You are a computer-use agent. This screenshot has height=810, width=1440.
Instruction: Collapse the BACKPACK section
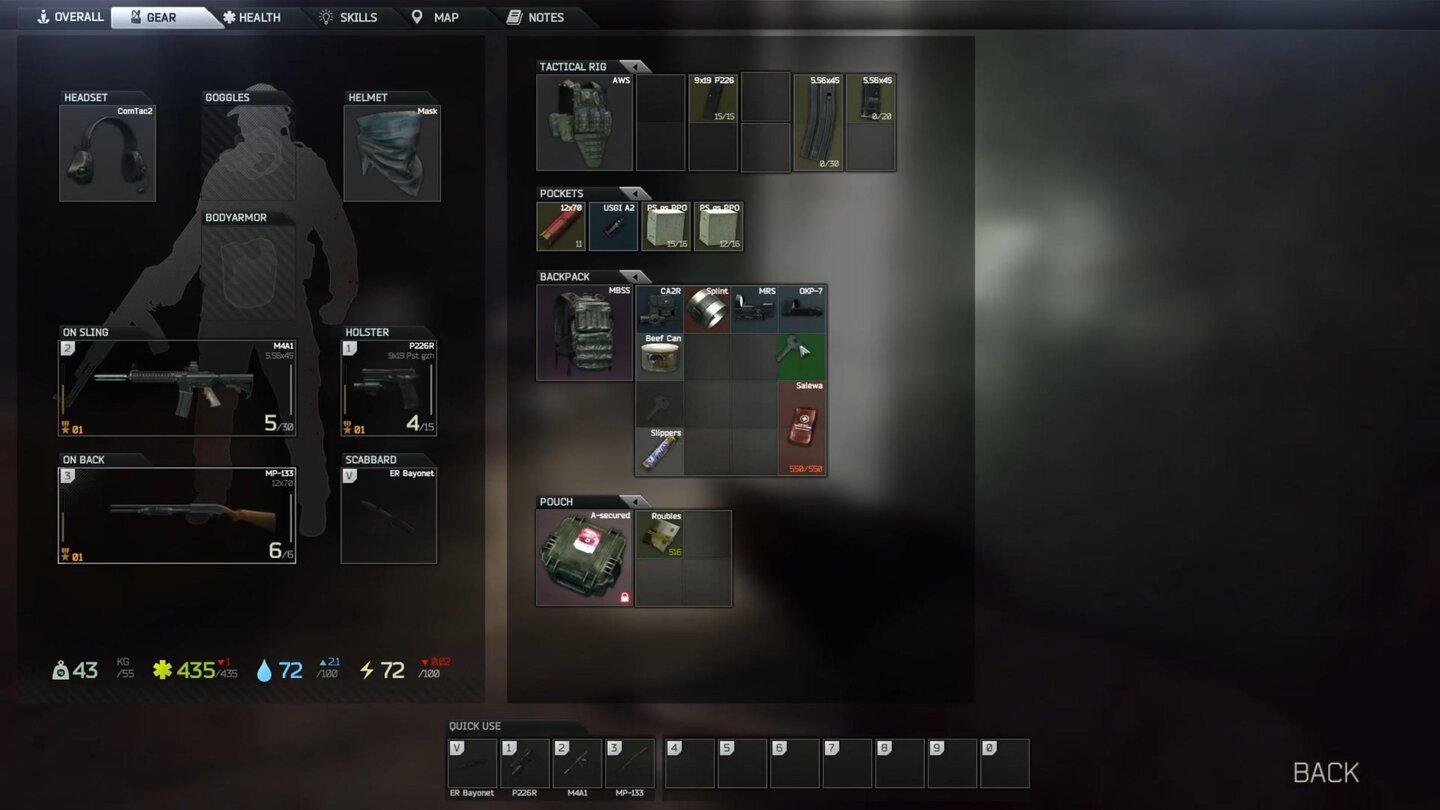[x=637, y=277]
